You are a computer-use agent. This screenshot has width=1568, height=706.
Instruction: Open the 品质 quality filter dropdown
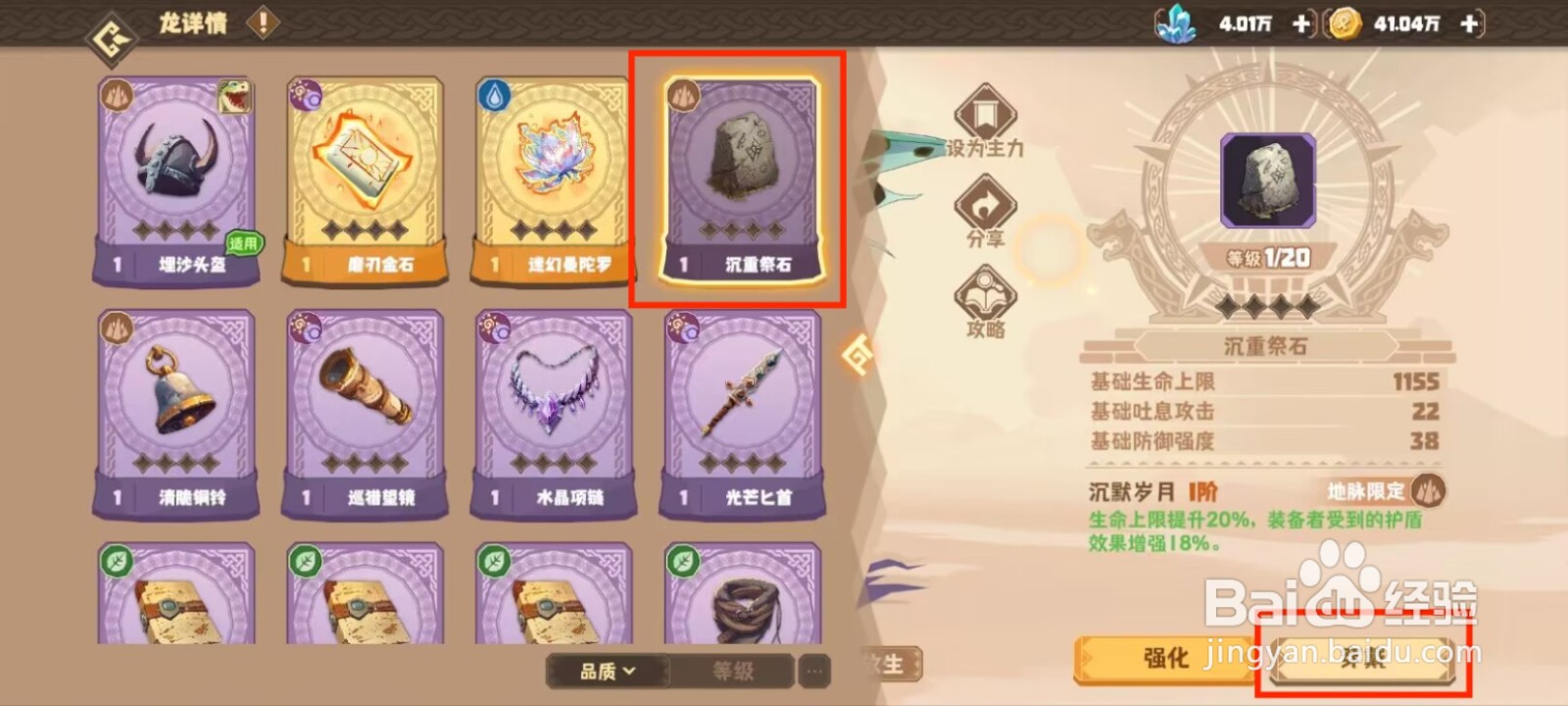click(x=606, y=673)
